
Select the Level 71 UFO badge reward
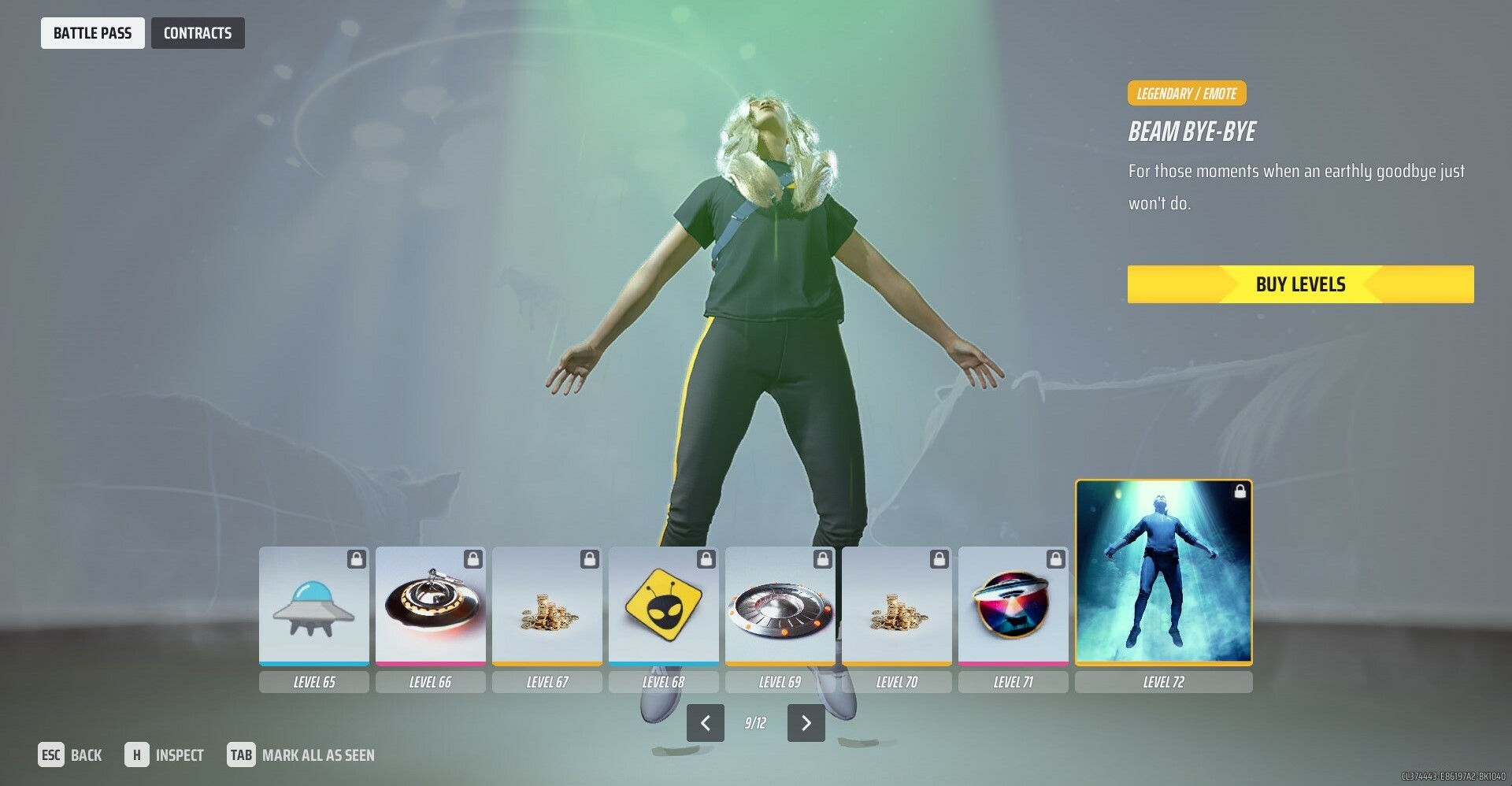[x=1013, y=606]
